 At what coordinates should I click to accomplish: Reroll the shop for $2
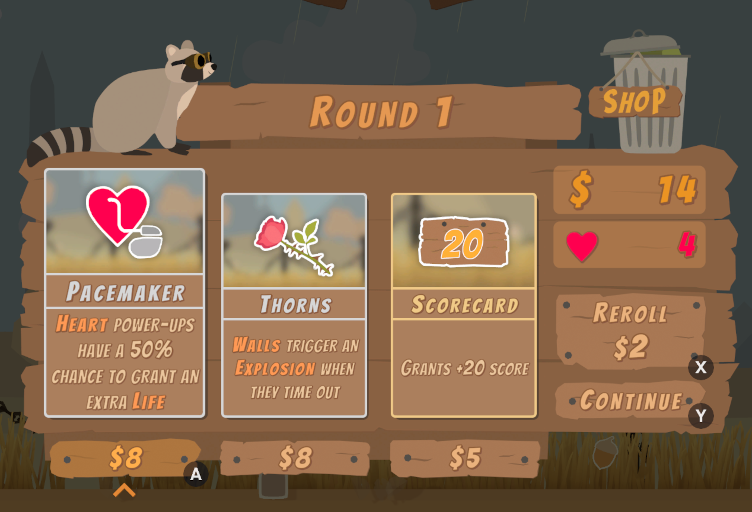632,330
